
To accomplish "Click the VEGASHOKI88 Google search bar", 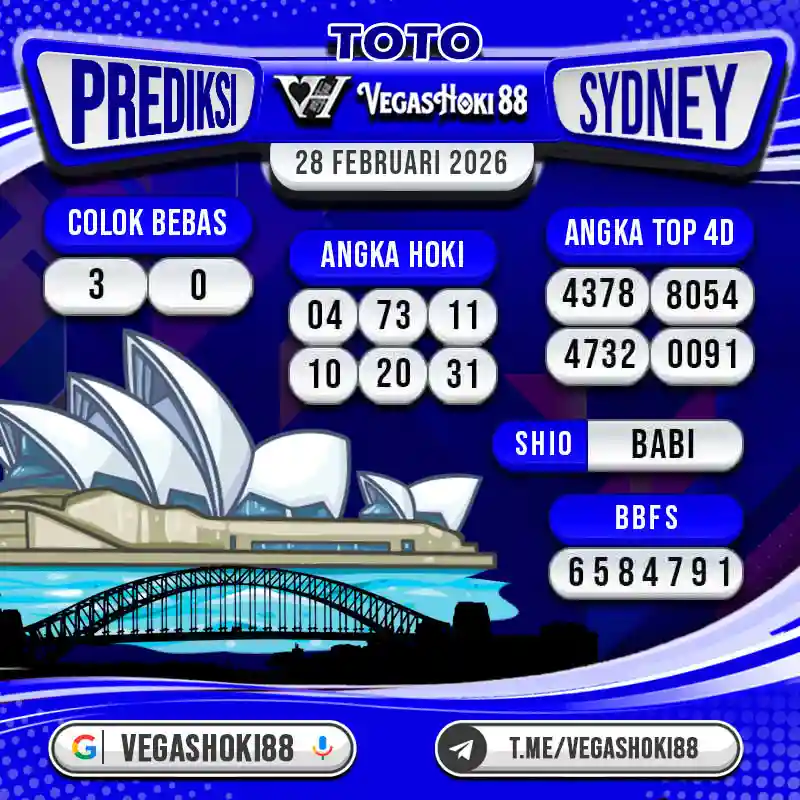I will point(205,748).
